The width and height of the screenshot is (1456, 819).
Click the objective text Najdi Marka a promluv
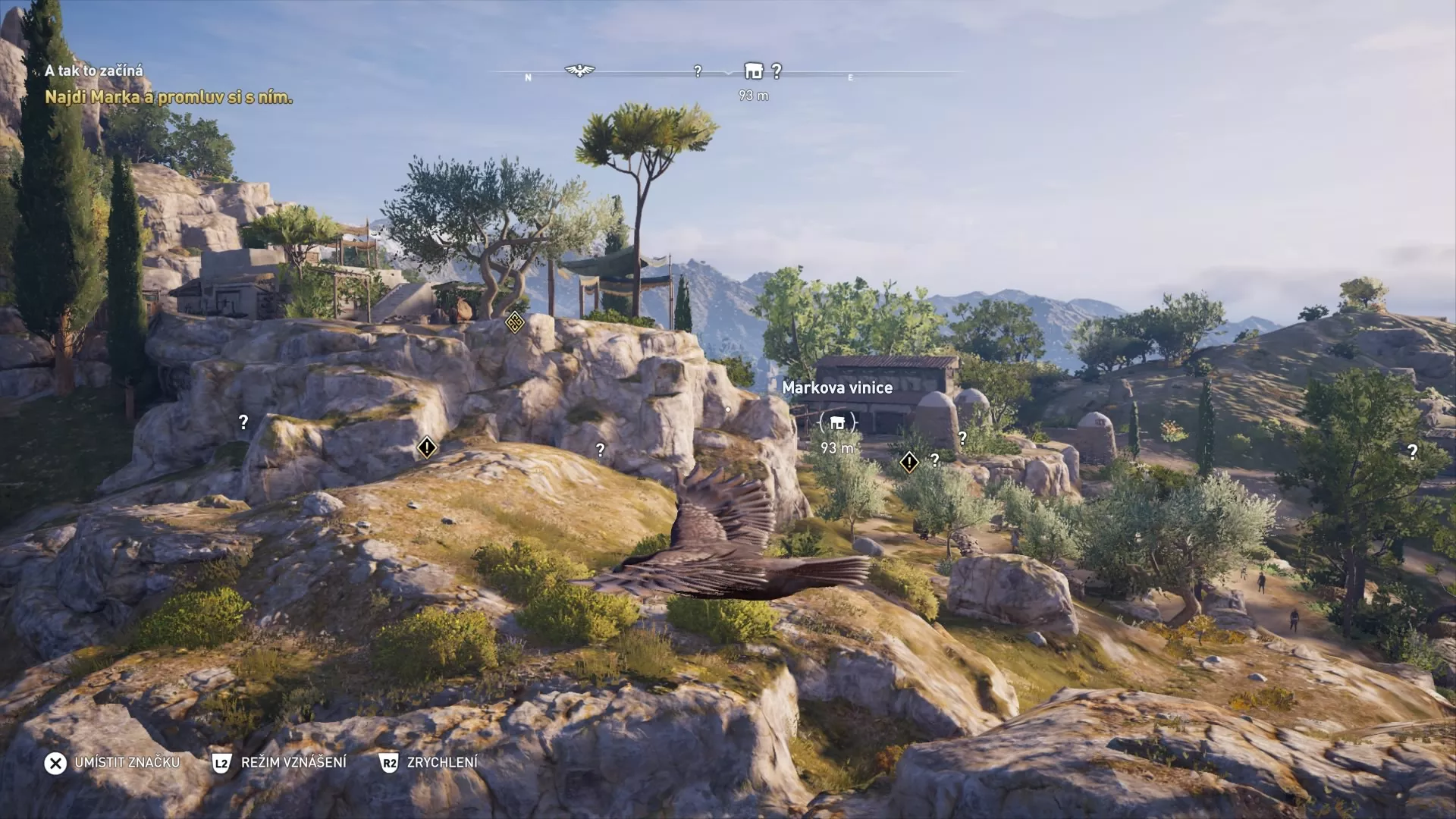[x=168, y=99]
